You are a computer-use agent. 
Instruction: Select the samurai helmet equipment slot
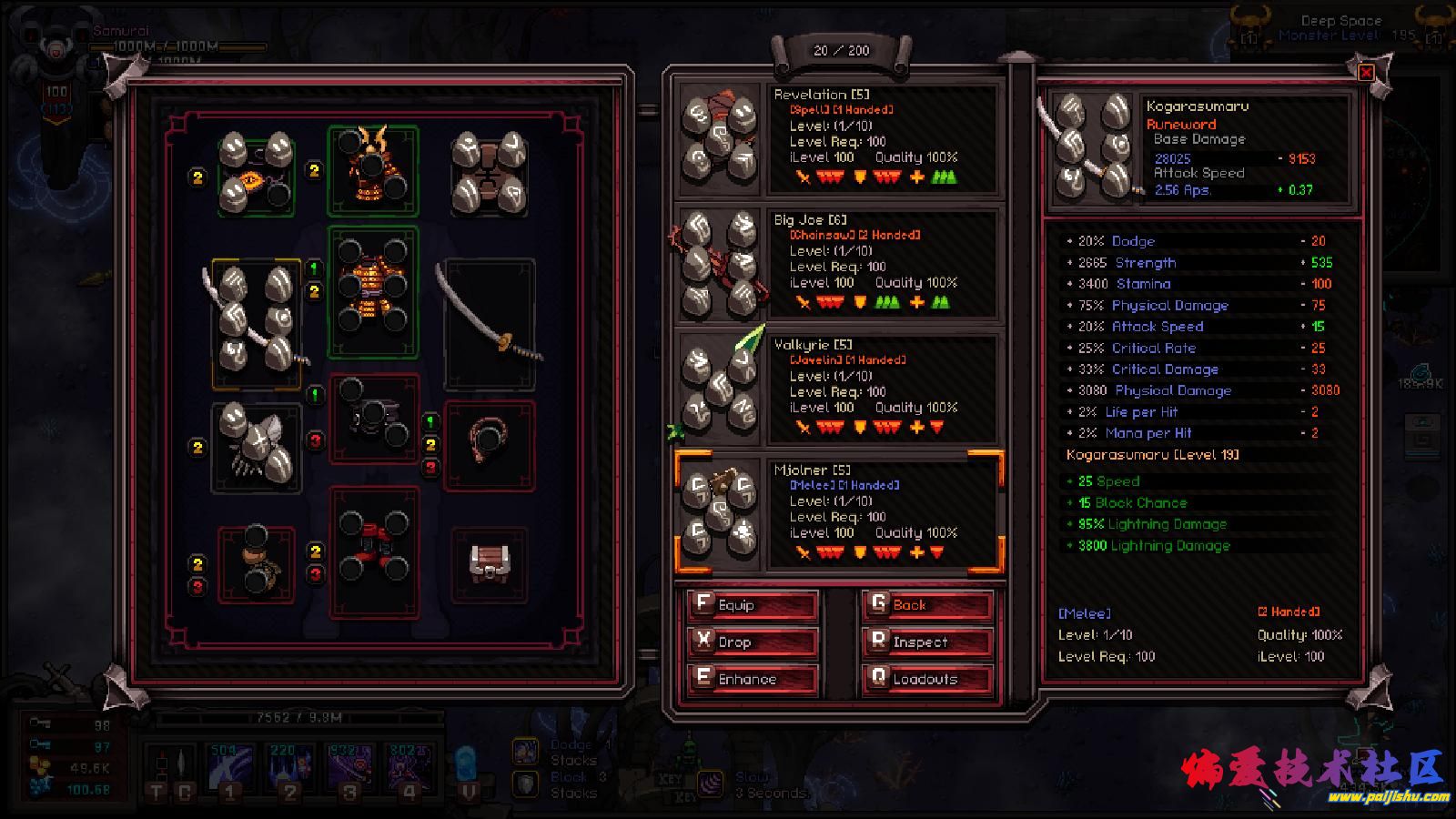[372, 171]
